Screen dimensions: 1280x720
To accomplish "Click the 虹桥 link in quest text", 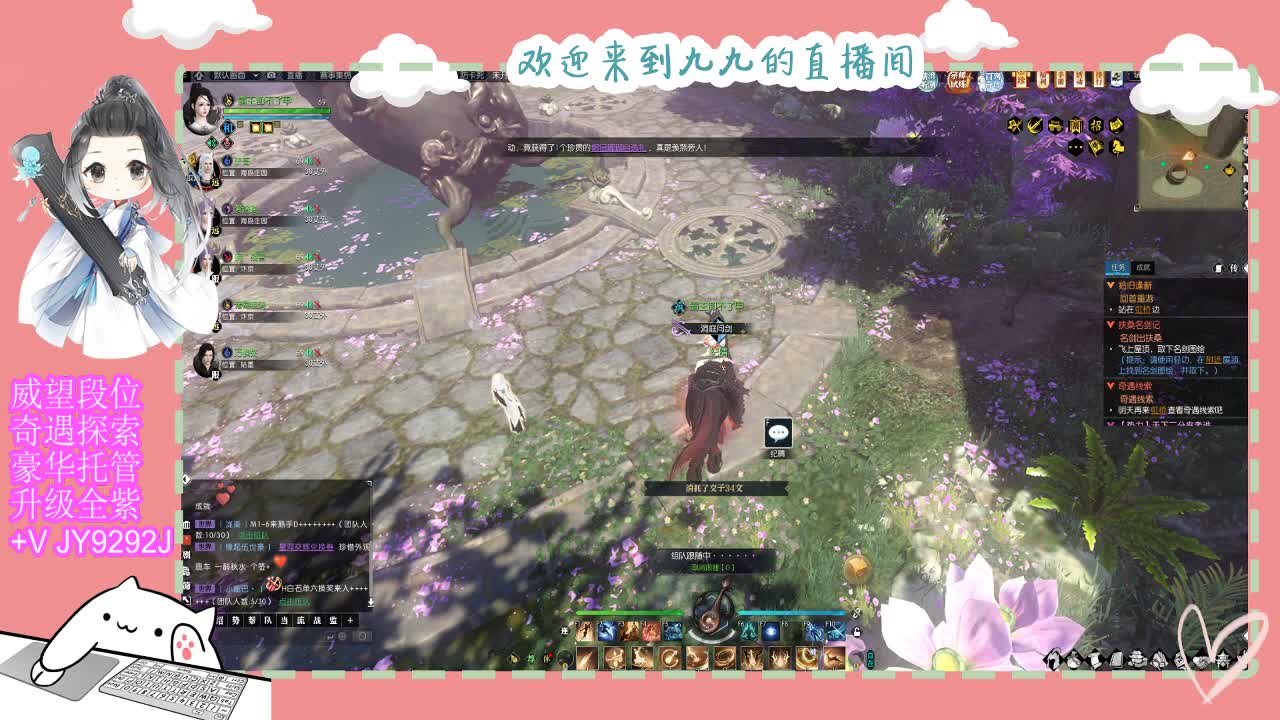I will [1143, 309].
